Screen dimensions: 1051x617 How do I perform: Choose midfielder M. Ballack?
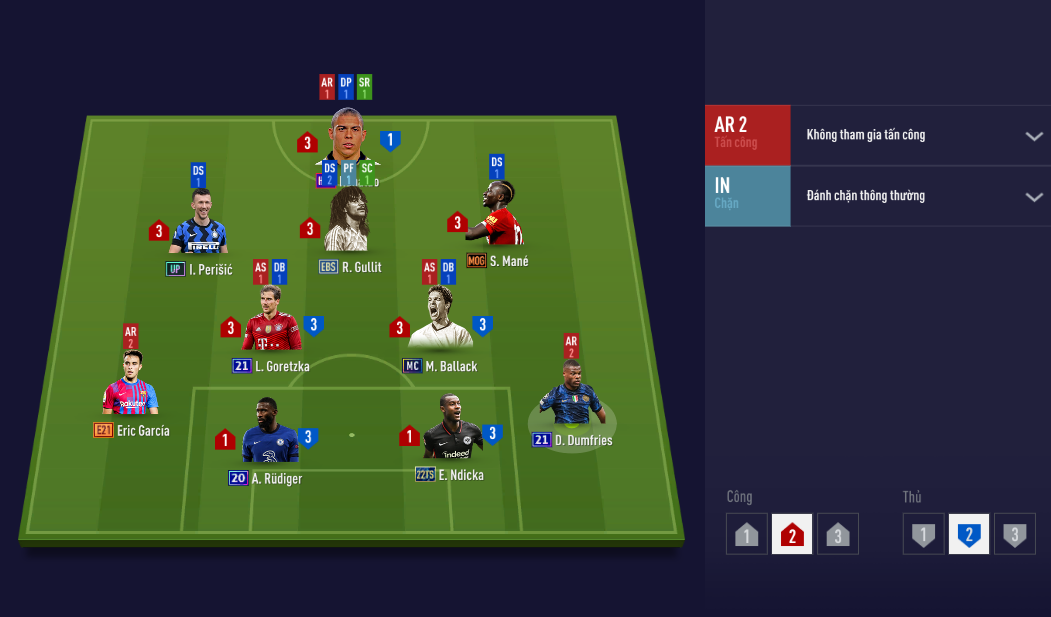coord(440,320)
